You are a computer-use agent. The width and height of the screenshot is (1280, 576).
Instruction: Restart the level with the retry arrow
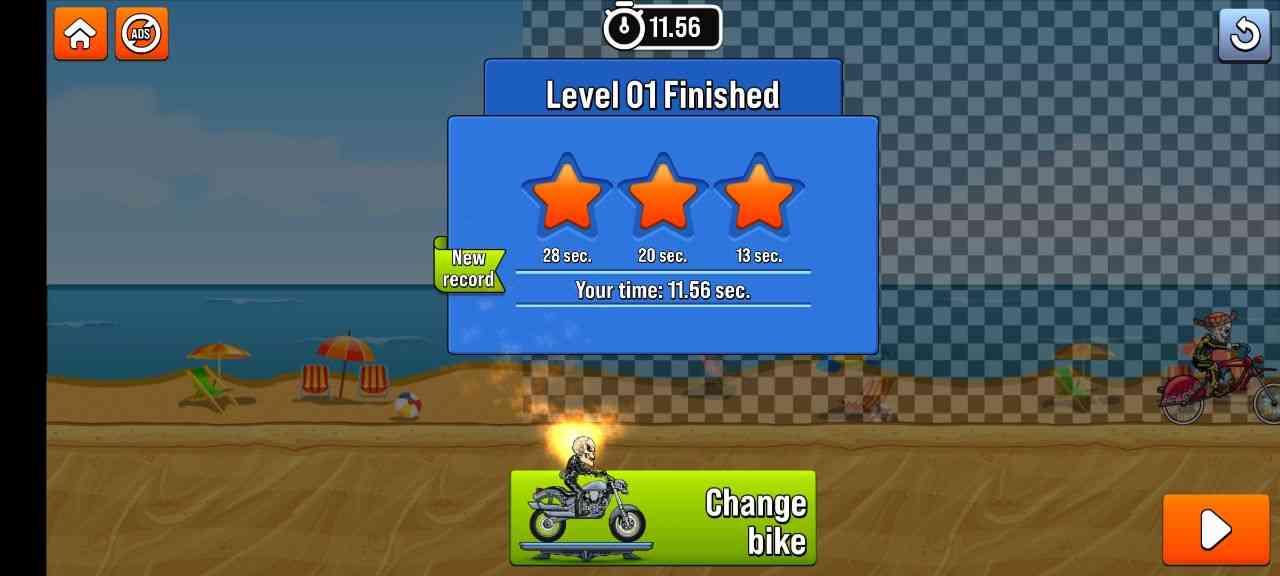point(1244,35)
